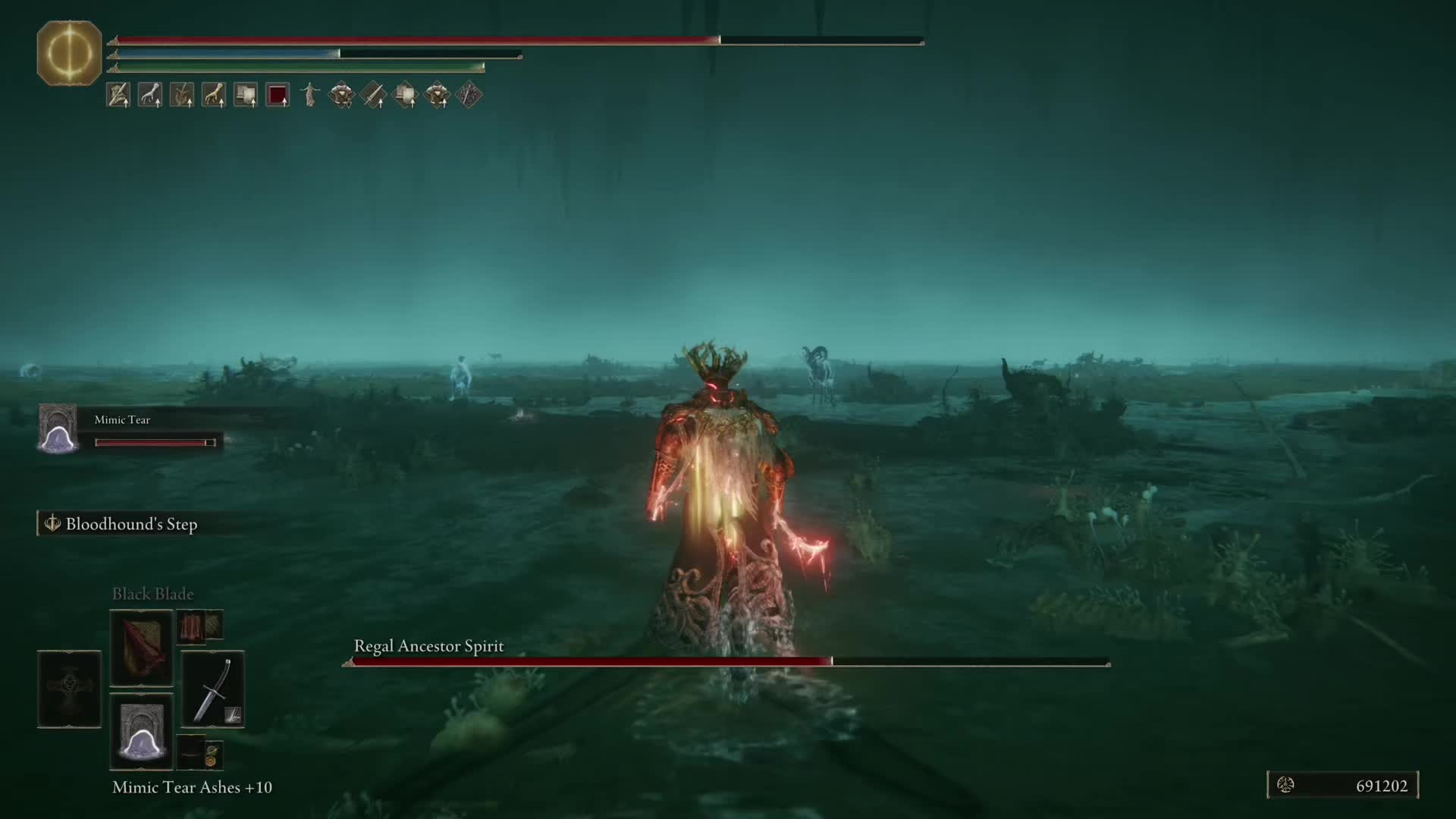Click the Mimic Tear summon portrait
This screenshot has height=819, width=1456.
pos(58,429)
